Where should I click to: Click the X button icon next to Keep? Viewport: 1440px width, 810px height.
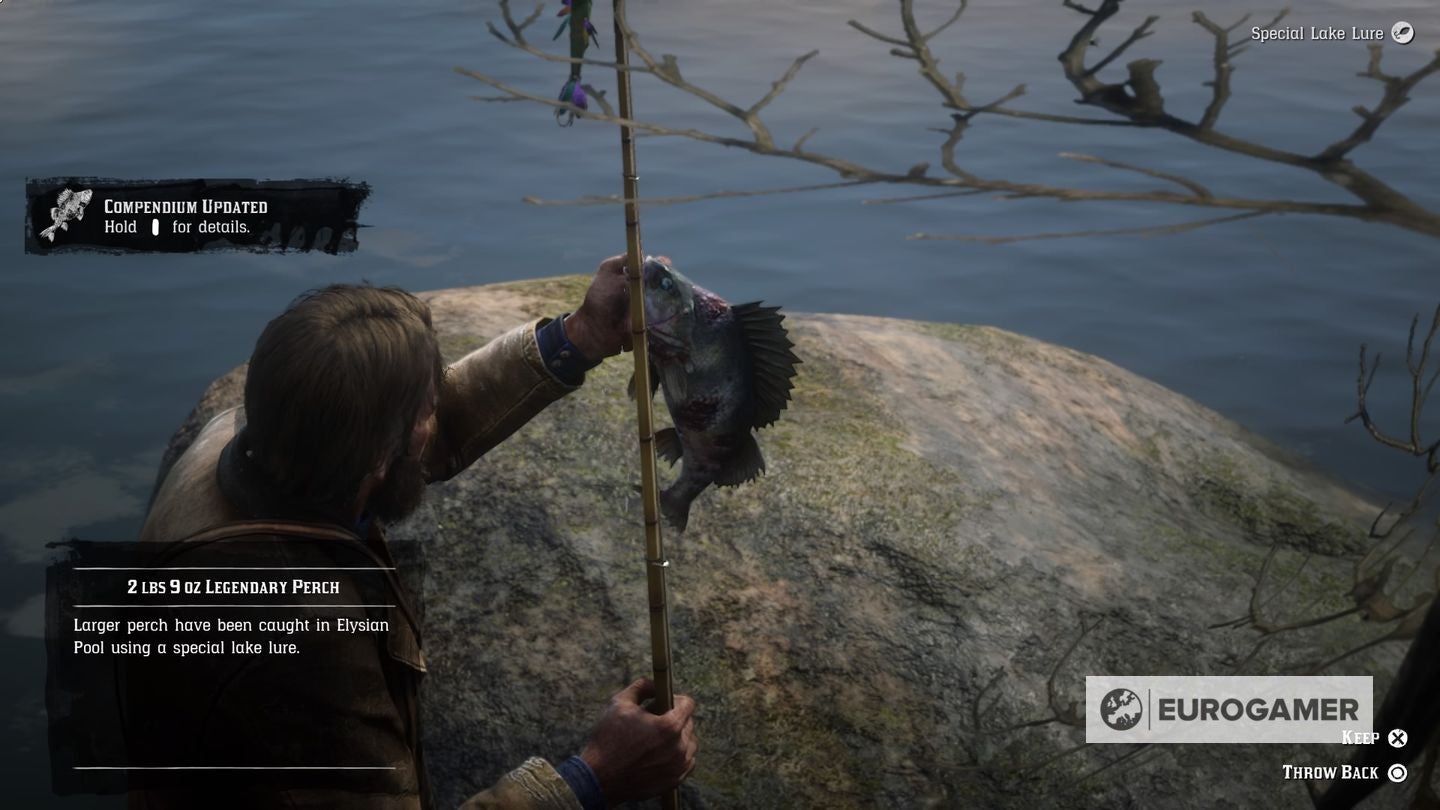click(1399, 738)
